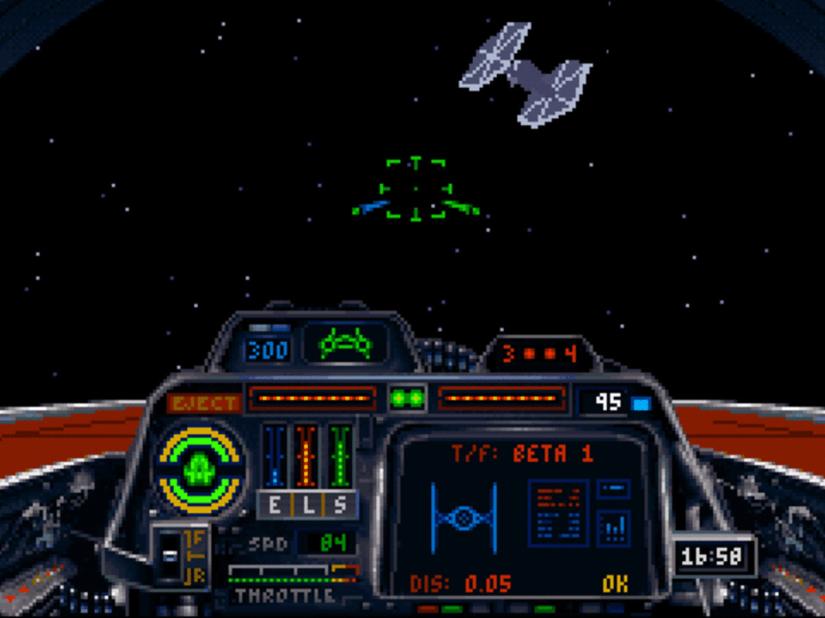The height and width of the screenshot is (618, 825).
Task: Click the twin green laser-link indicator lights
Action: (408, 399)
